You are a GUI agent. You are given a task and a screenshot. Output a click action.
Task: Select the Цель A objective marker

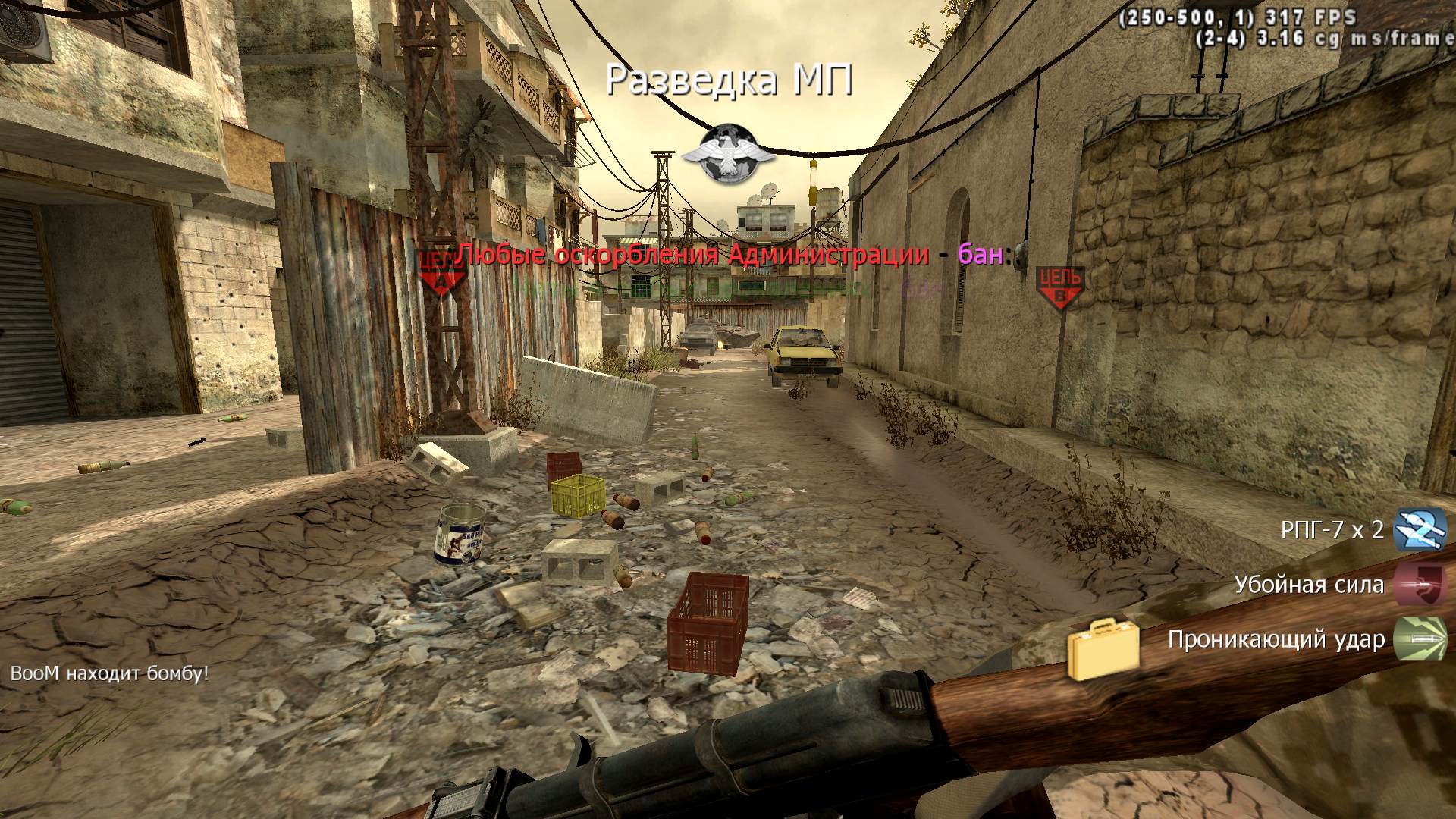(441, 275)
